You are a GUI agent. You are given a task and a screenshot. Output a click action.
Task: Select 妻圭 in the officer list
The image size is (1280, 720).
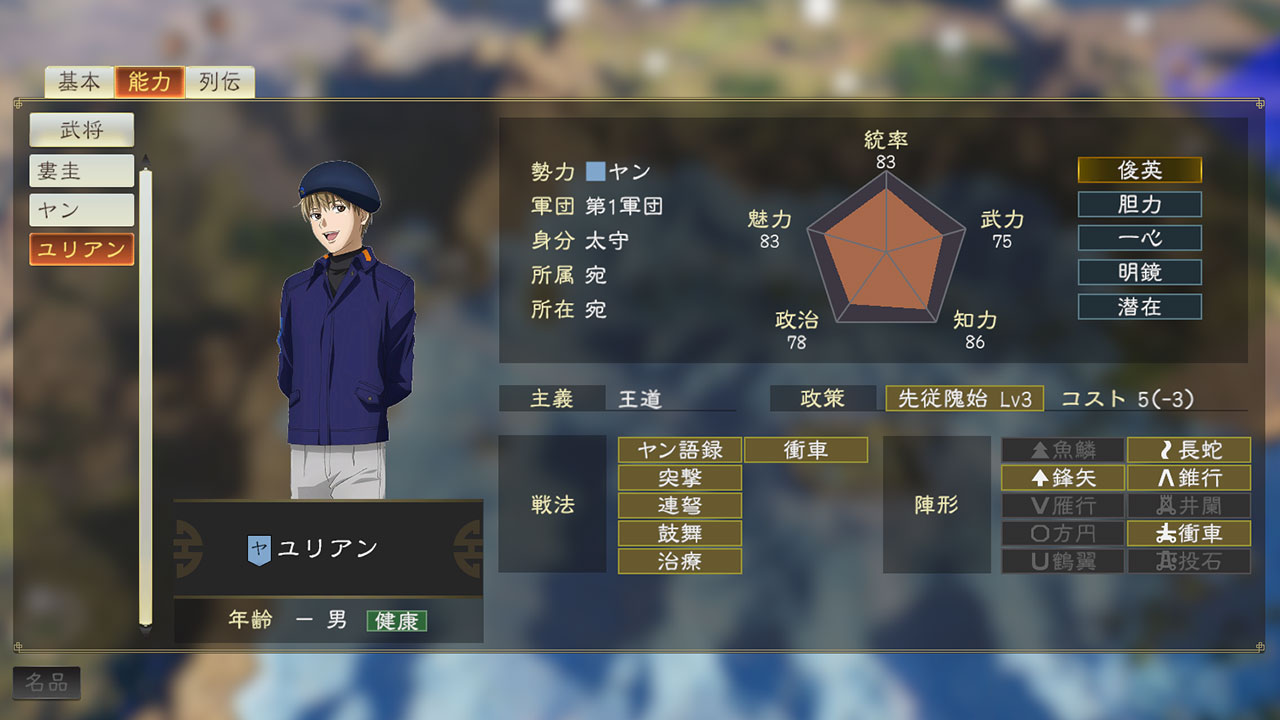[x=81, y=171]
